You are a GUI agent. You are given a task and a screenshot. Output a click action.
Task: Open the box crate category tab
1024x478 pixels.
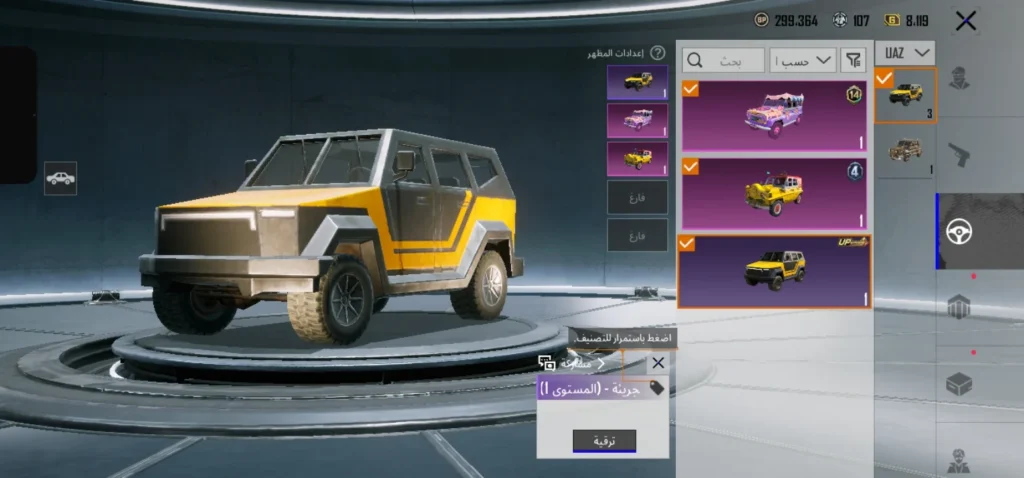(959, 383)
